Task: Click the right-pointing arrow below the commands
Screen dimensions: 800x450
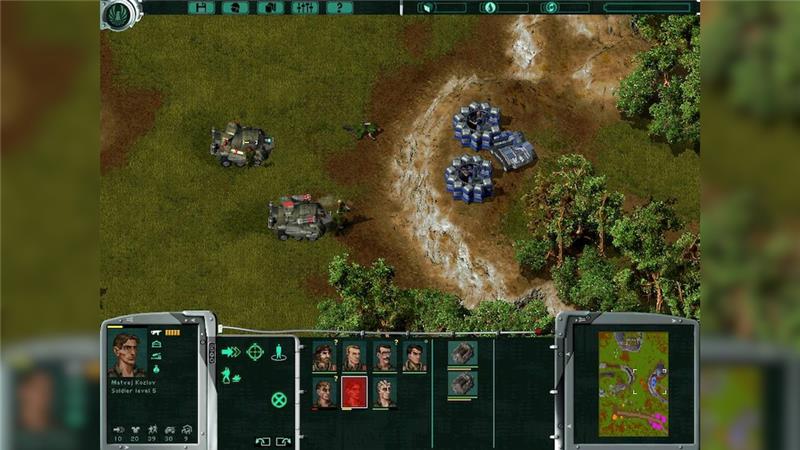Action: [283, 440]
